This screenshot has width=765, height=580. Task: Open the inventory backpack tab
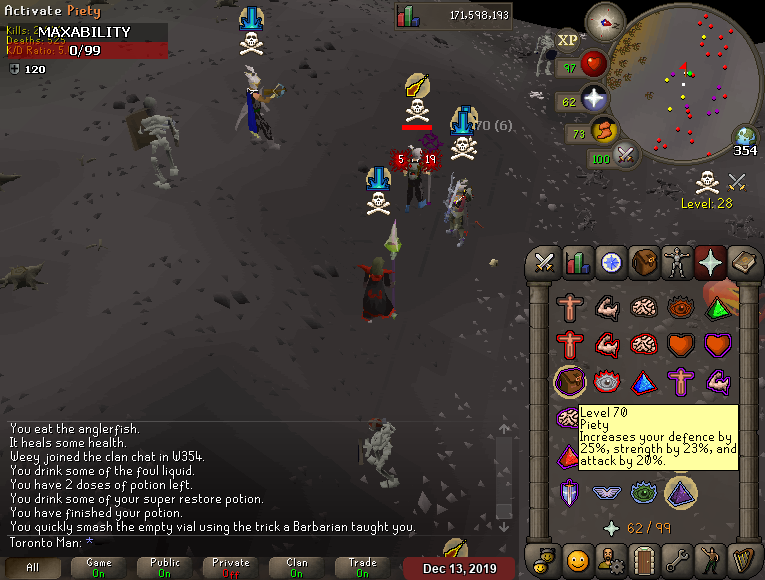tap(644, 263)
